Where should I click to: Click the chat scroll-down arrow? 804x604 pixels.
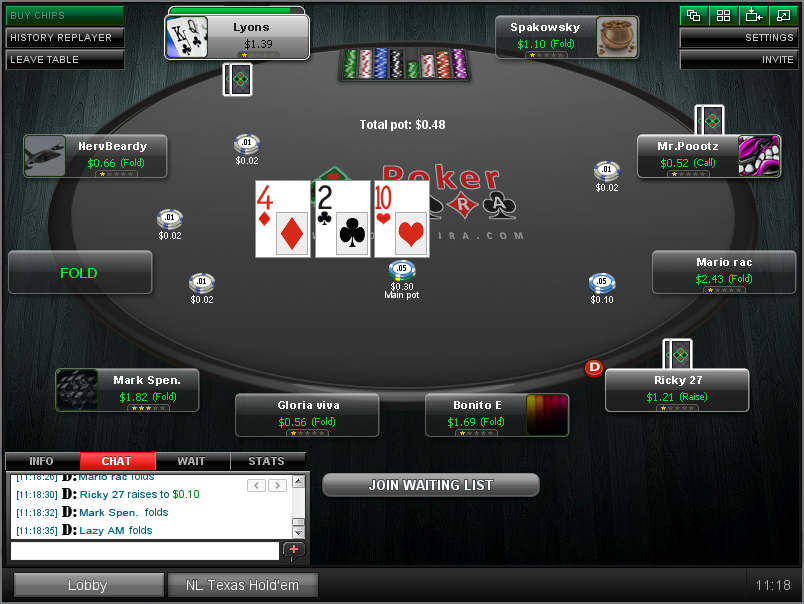click(298, 533)
